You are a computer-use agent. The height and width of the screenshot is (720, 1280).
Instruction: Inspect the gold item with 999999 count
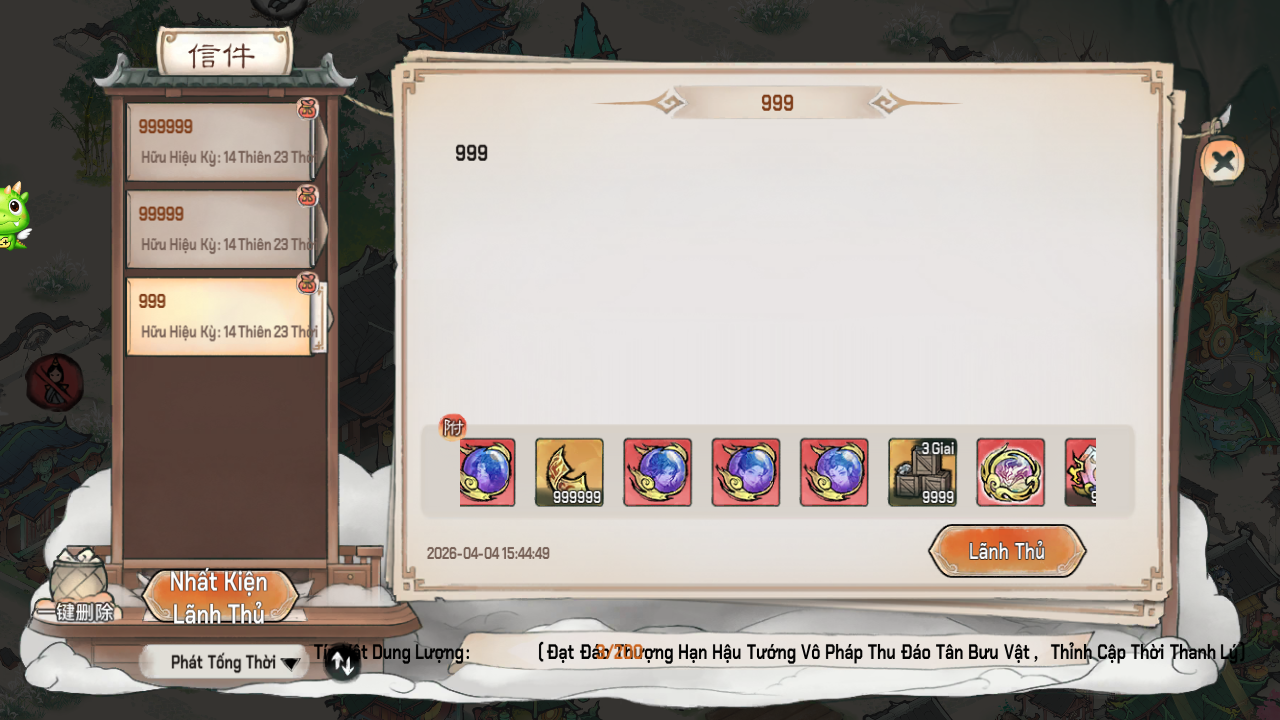pos(569,472)
